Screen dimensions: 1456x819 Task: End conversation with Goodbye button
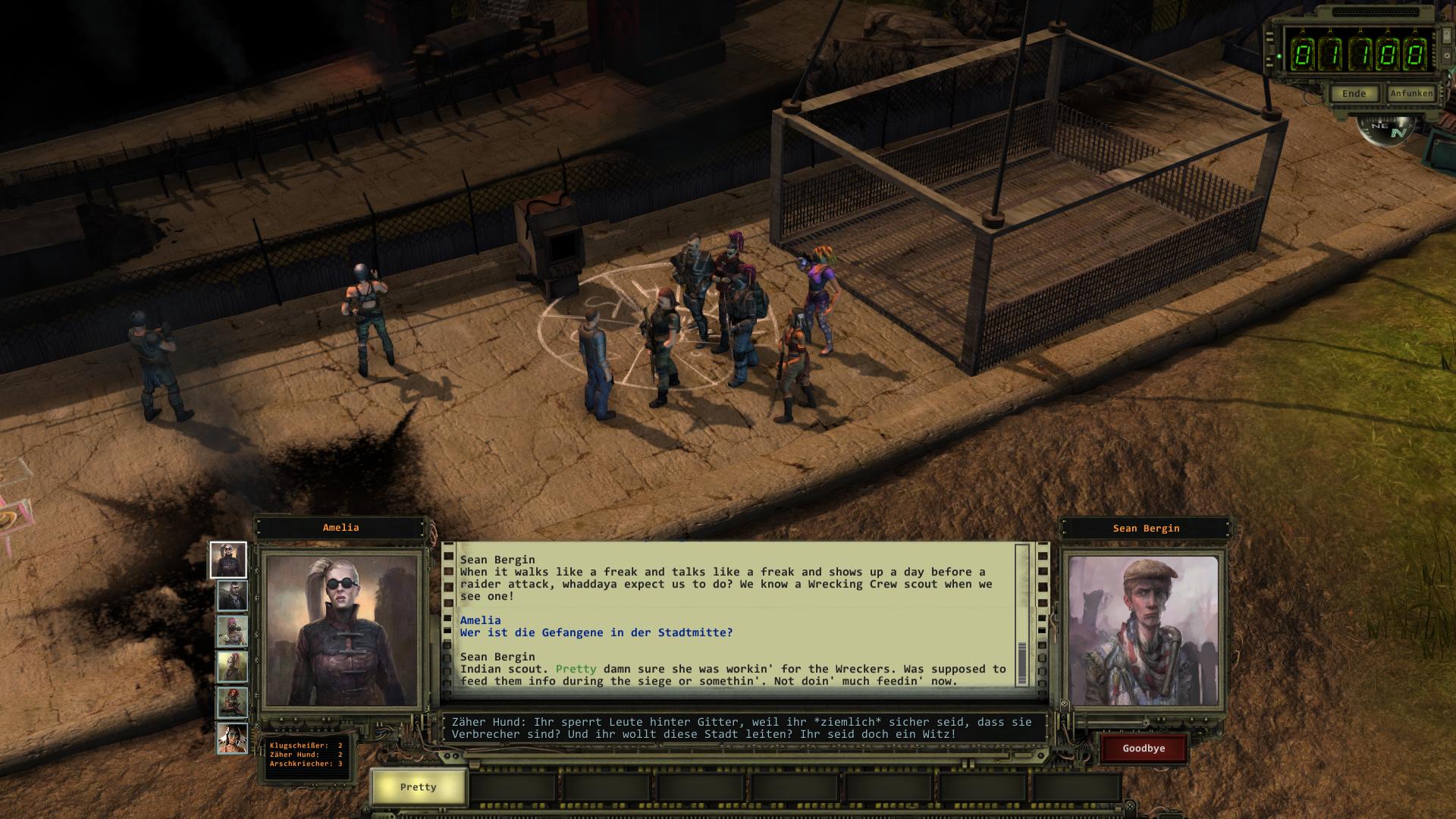(1144, 748)
